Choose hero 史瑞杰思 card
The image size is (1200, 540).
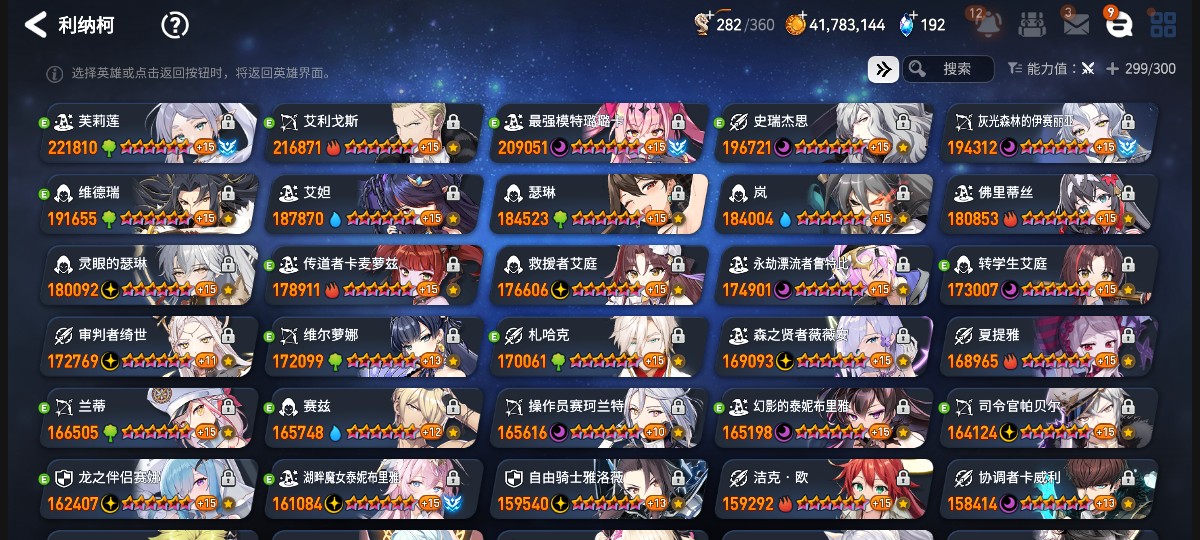(823, 133)
